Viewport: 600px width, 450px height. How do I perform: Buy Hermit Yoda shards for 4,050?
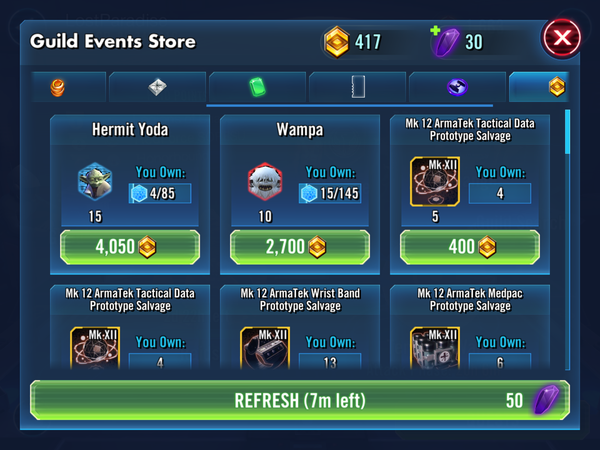coord(130,247)
